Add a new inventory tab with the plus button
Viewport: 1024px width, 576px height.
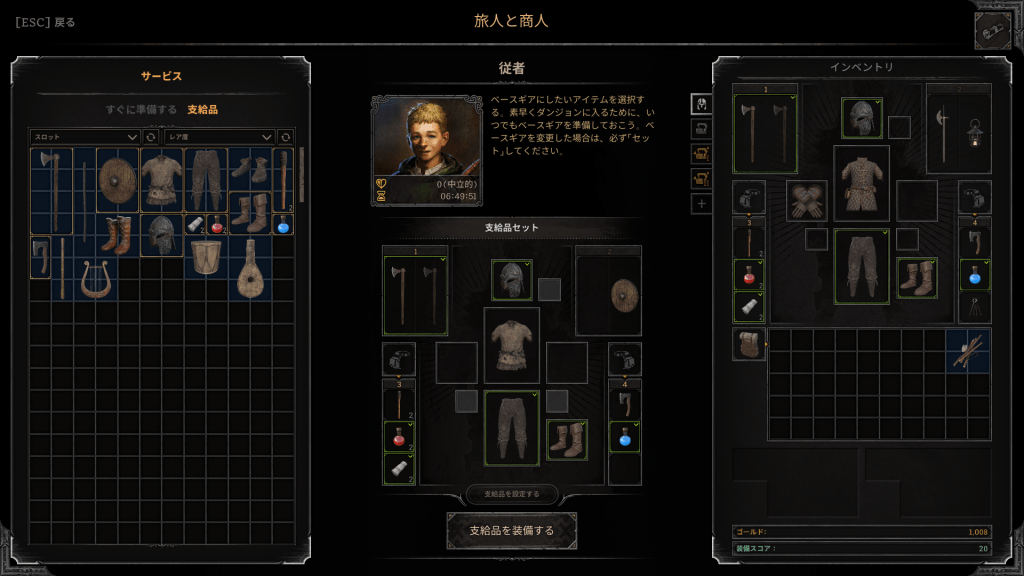701,204
